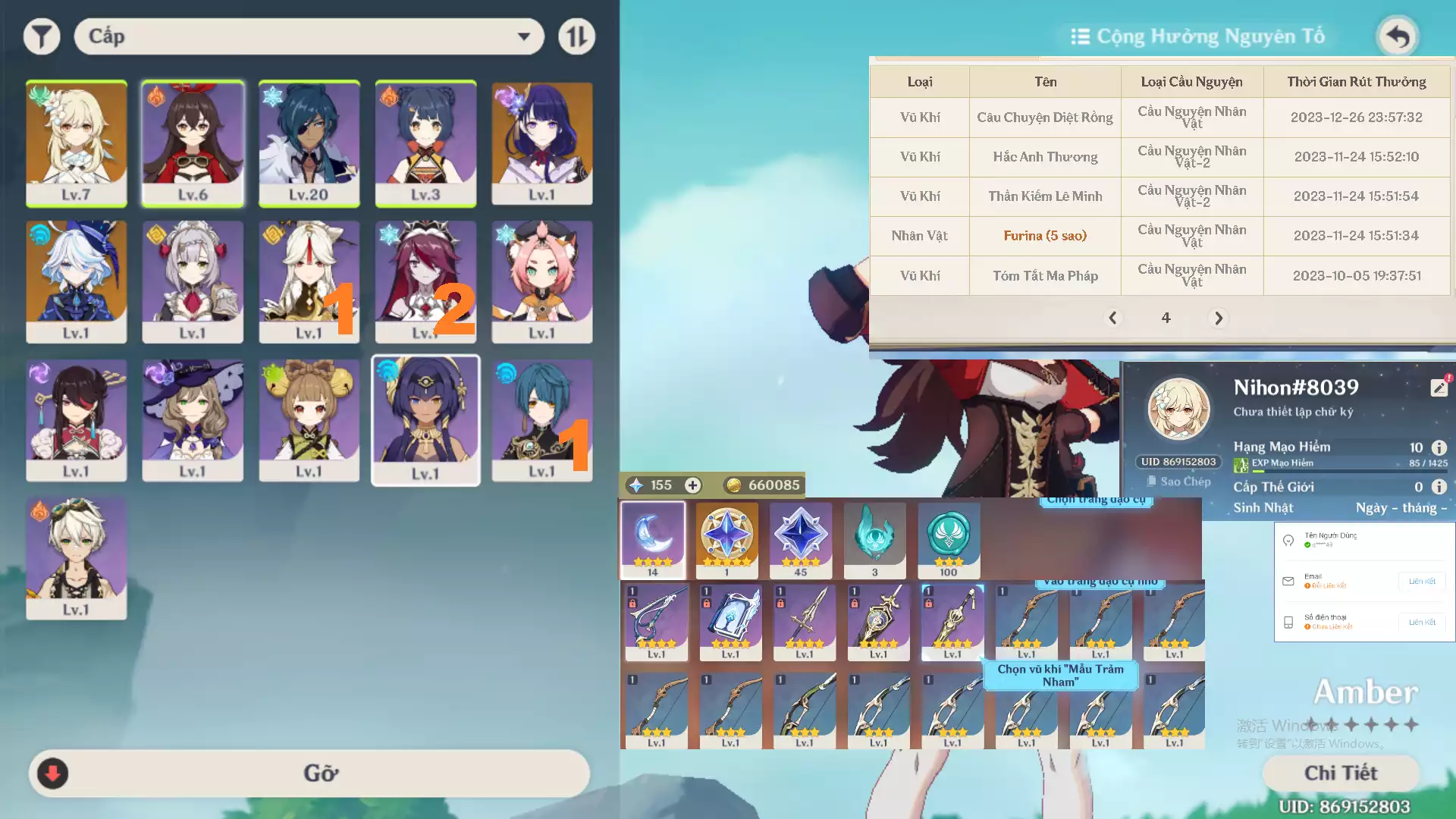Open the filter funnel icon top left
Image resolution: width=1456 pixels, height=819 pixels.
point(42,36)
